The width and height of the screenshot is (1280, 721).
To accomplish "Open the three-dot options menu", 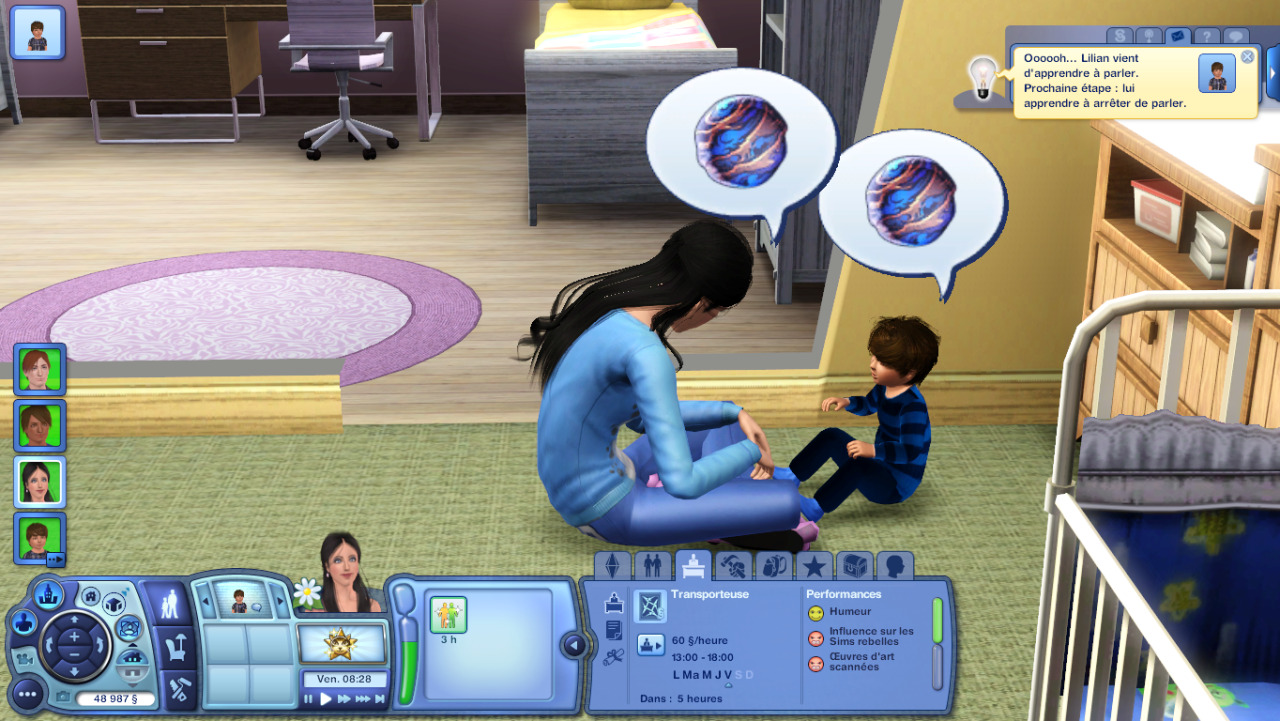I will tap(28, 693).
